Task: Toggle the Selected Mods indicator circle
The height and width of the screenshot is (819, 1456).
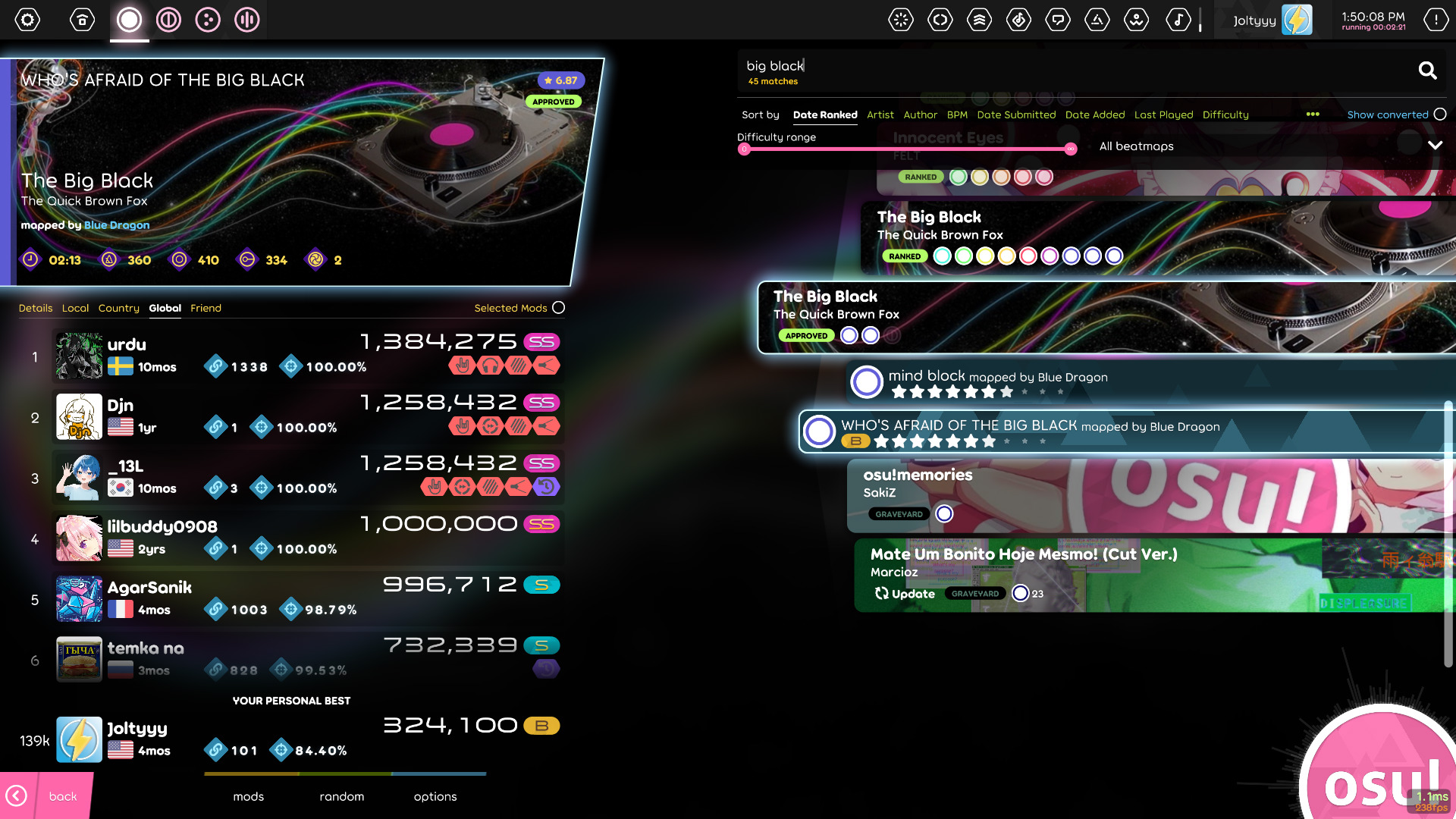Action: tap(559, 308)
